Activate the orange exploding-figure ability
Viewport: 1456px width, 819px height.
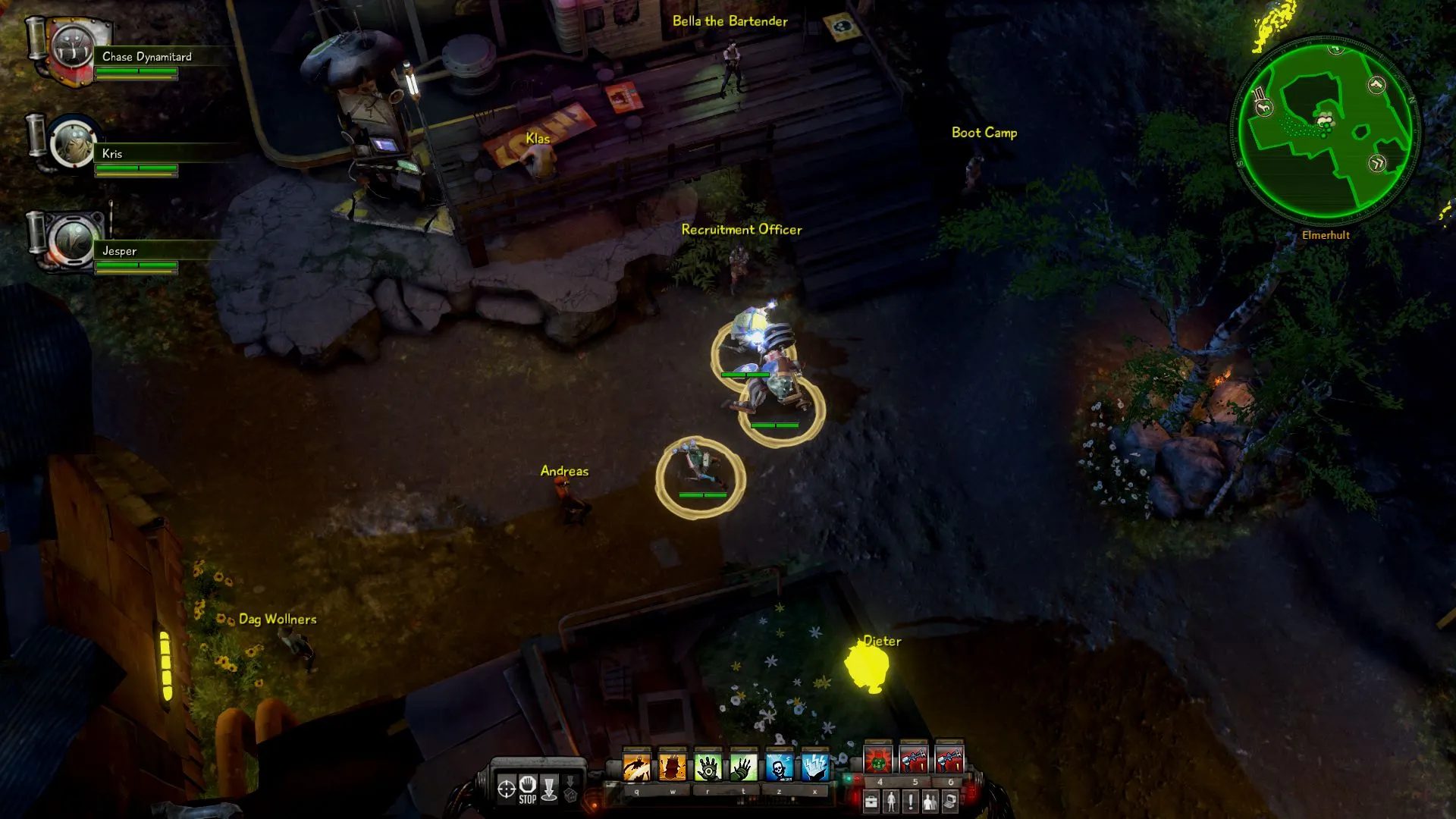point(672,767)
